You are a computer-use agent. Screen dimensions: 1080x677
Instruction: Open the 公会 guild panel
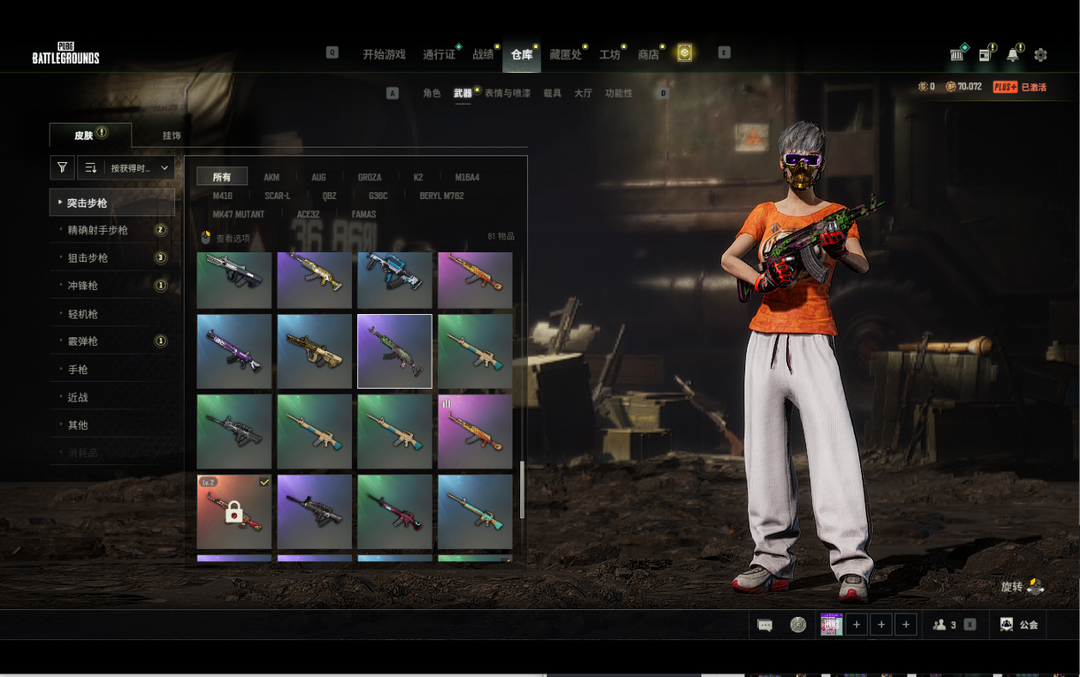(1019, 625)
